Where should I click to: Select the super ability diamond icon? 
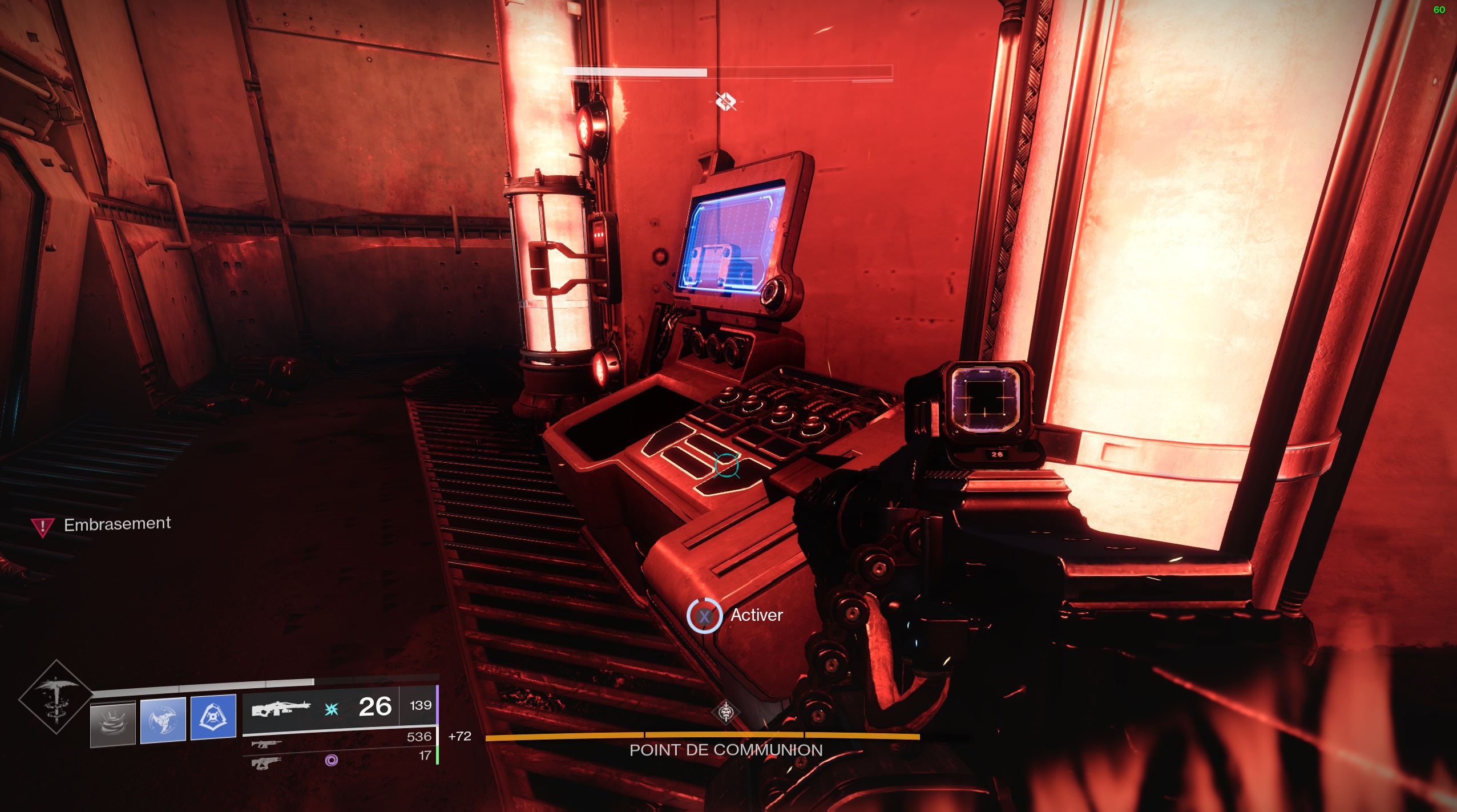pos(56,697)
